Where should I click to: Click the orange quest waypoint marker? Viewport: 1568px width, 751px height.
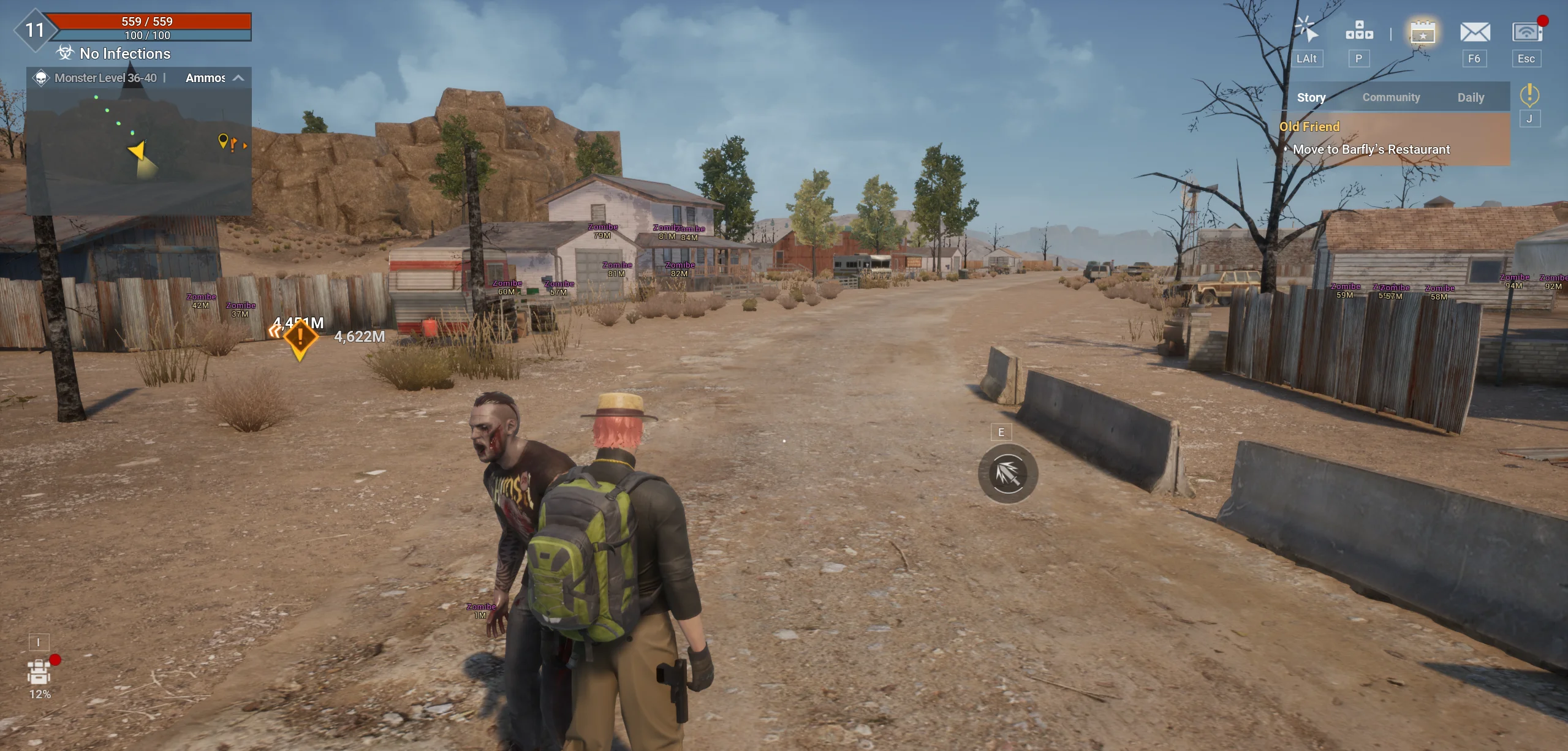pos(300,338)
